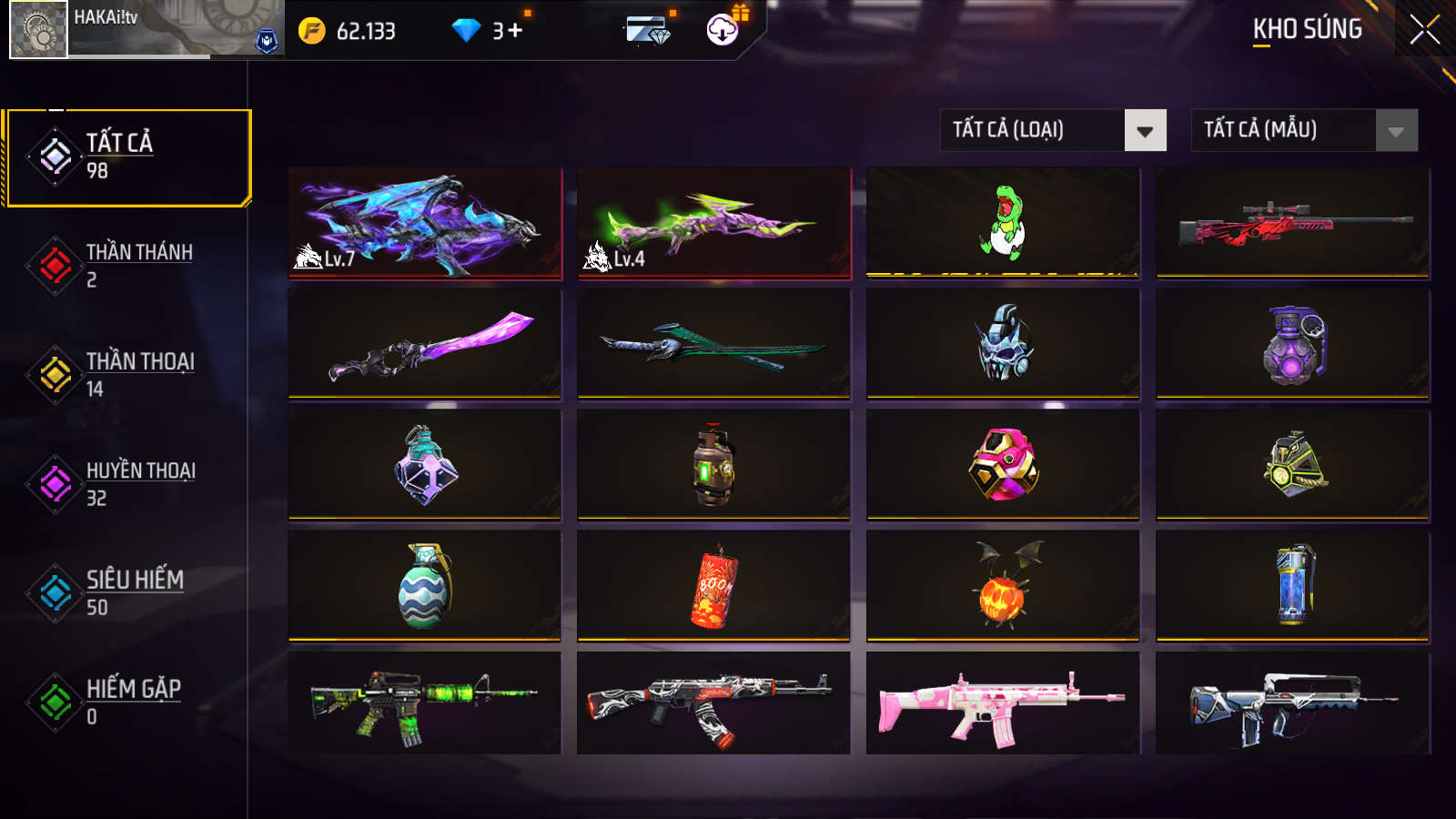Screen dimensions: 1456x819
Task: Click the gift download icon in top bar
Action: 722,30
